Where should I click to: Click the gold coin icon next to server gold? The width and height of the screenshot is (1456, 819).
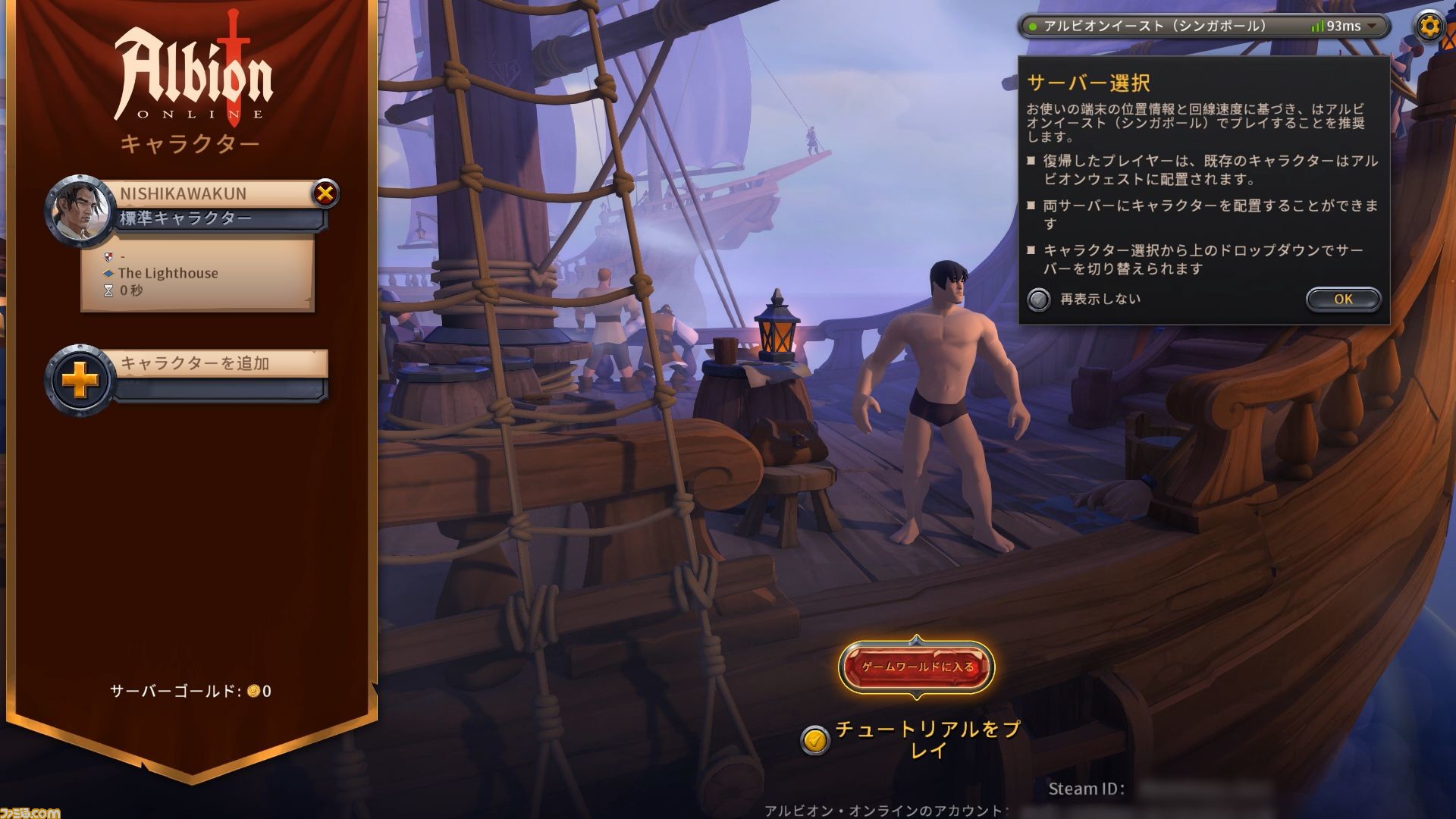(x=256, y=691)
